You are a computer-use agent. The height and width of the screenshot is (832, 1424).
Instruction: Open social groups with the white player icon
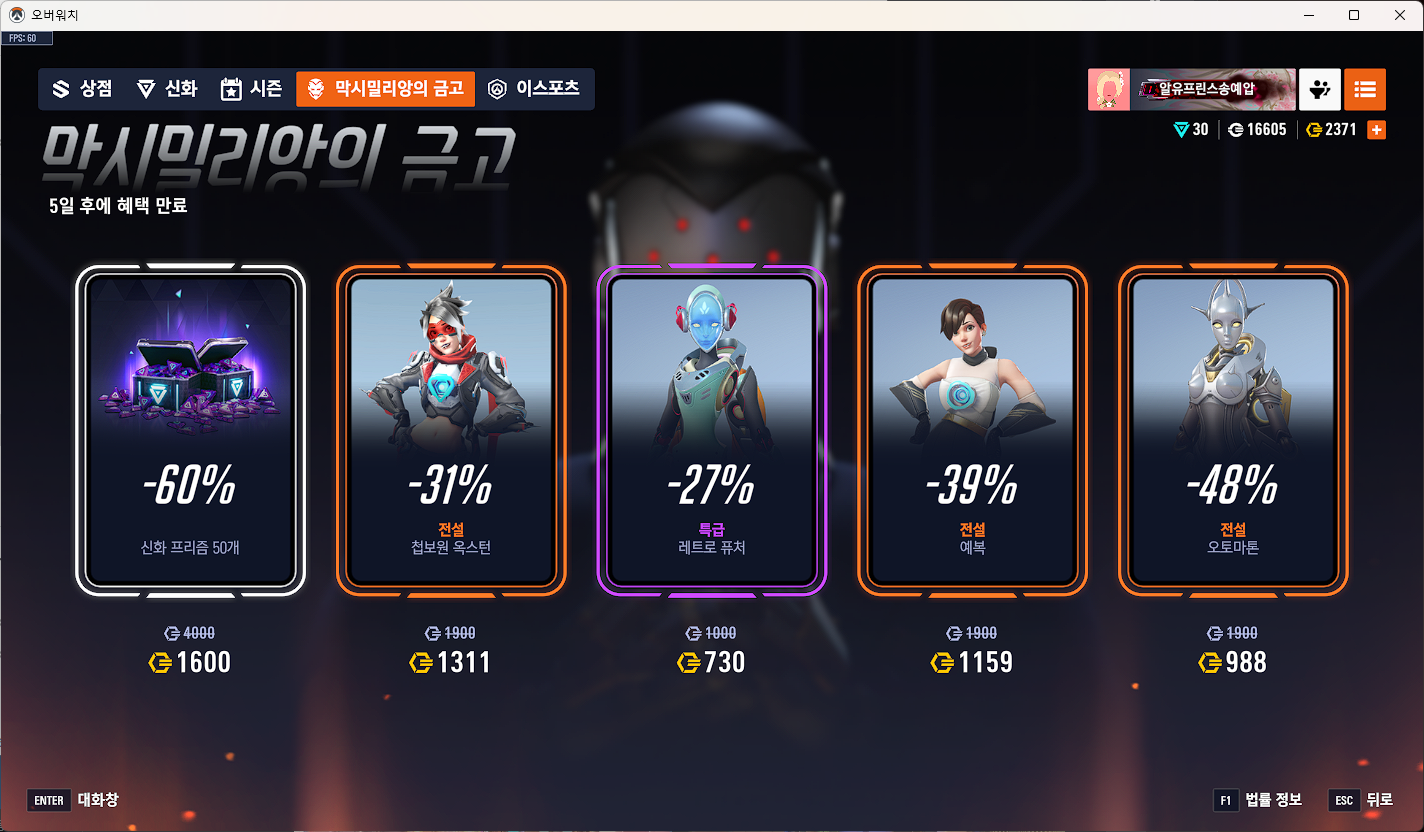pyautogui.click(x=1319, y=88)
